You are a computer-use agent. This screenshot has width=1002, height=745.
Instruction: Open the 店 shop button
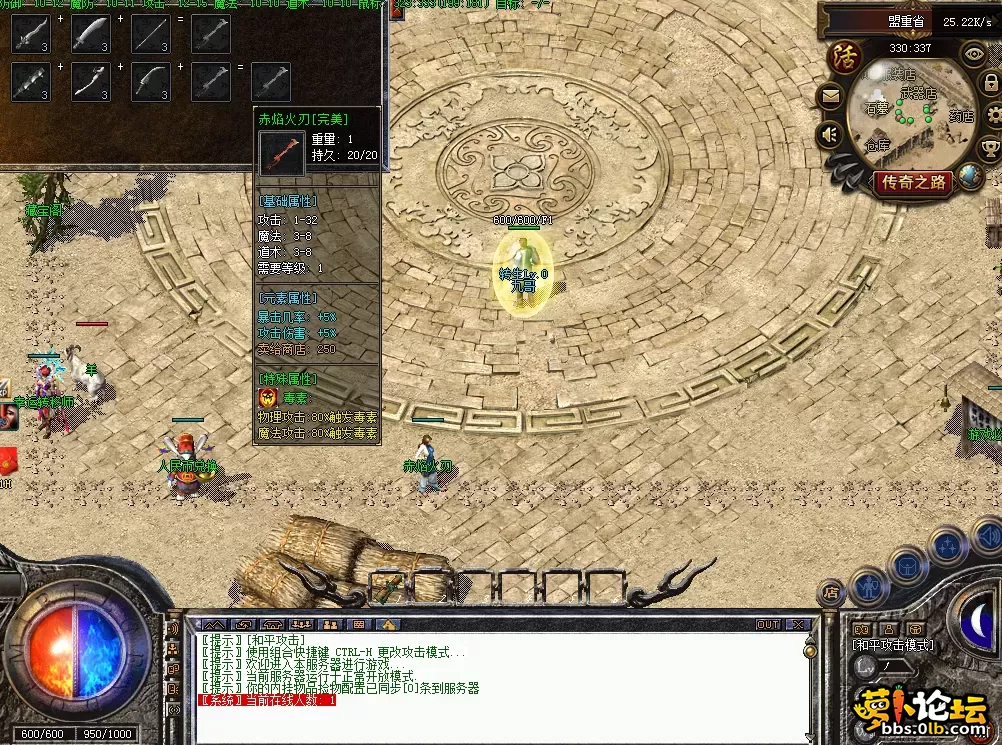point(830,592)
